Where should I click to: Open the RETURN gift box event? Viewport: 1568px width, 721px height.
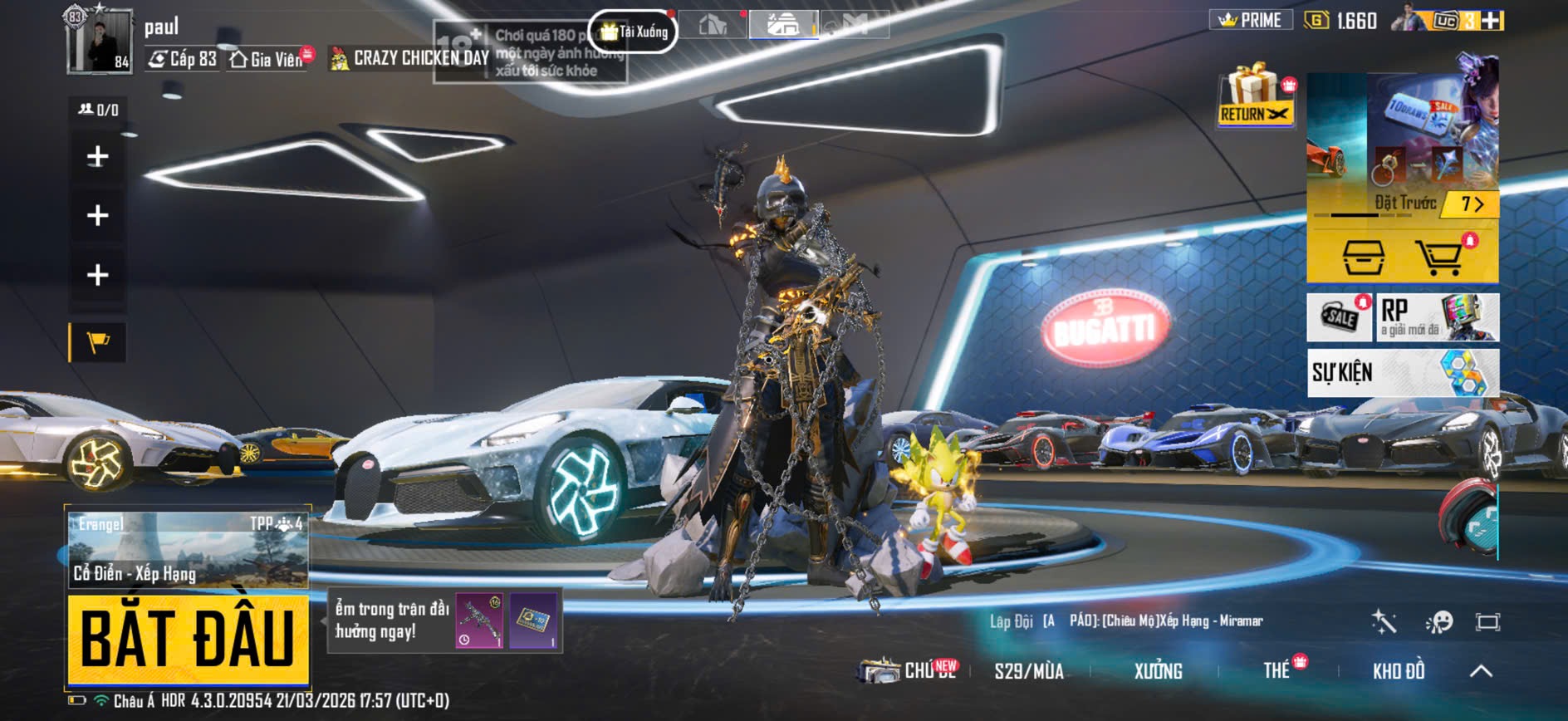point(1255,96)
